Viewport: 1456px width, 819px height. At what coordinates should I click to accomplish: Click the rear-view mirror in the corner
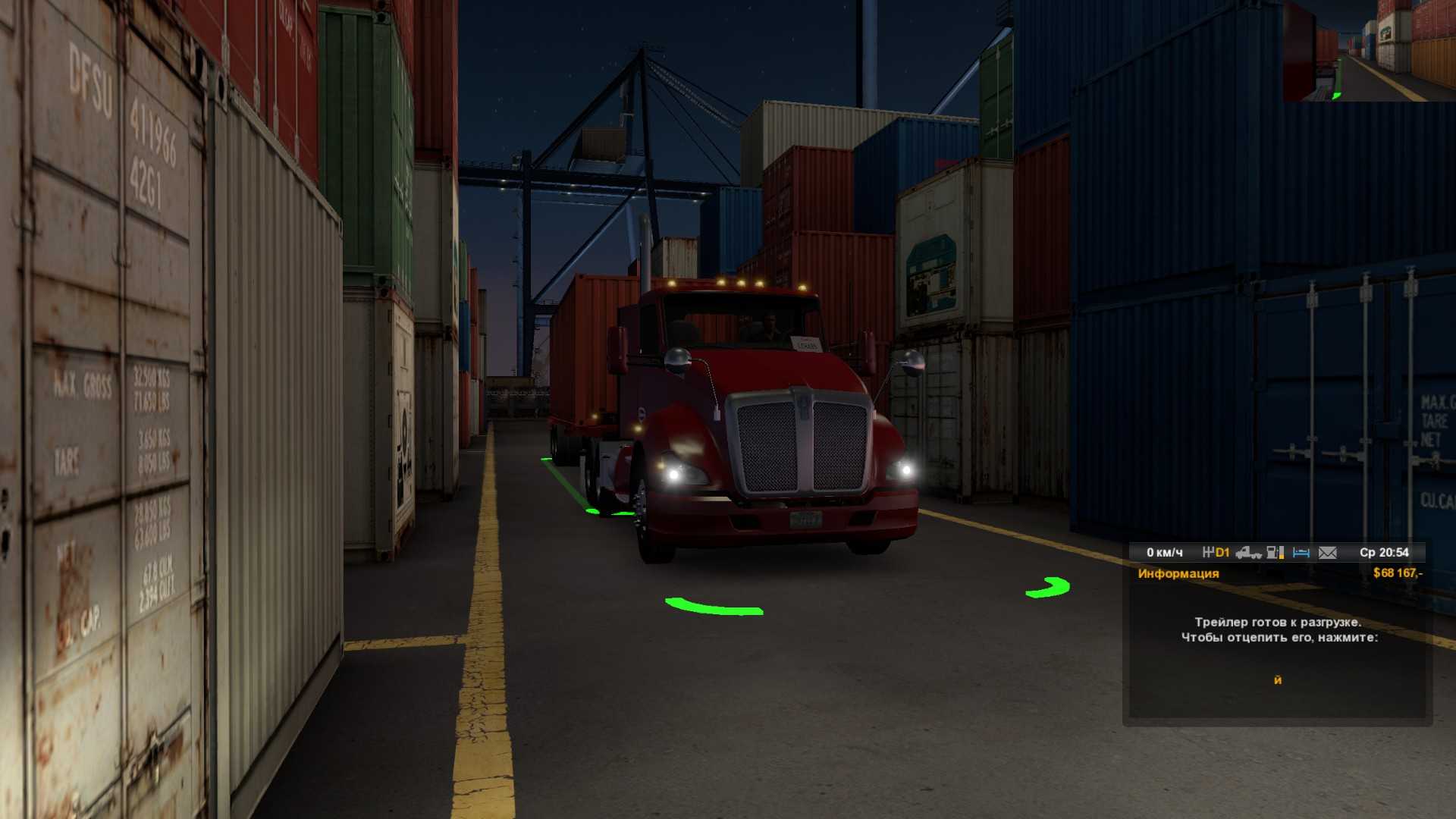point(1369,51)
